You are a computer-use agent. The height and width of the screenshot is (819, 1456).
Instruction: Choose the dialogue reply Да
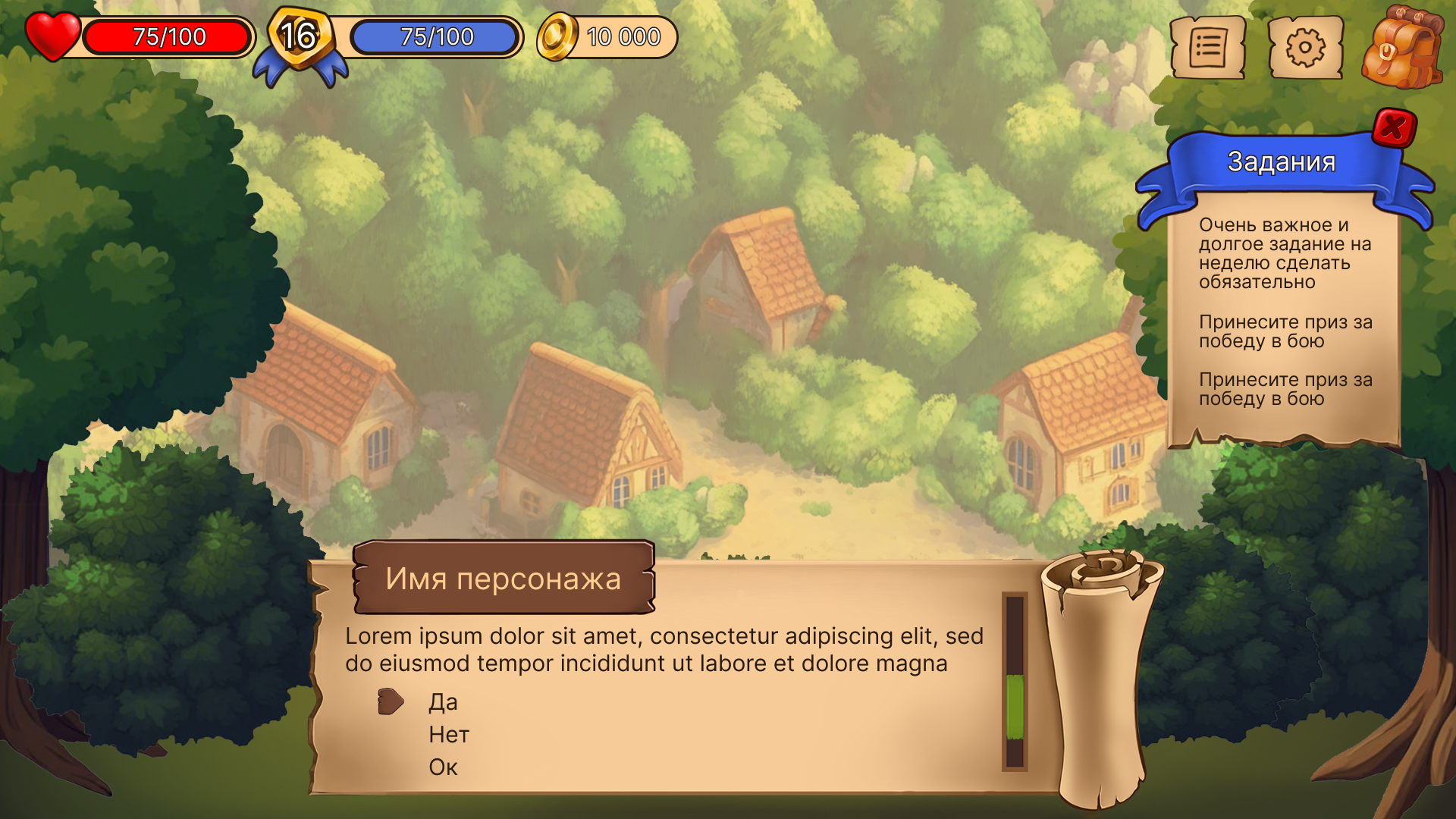pos(443,702)
